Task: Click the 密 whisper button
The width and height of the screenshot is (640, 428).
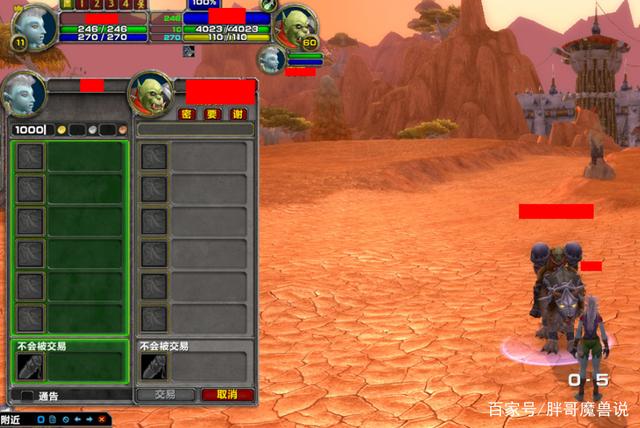Action: pos(185,114)
